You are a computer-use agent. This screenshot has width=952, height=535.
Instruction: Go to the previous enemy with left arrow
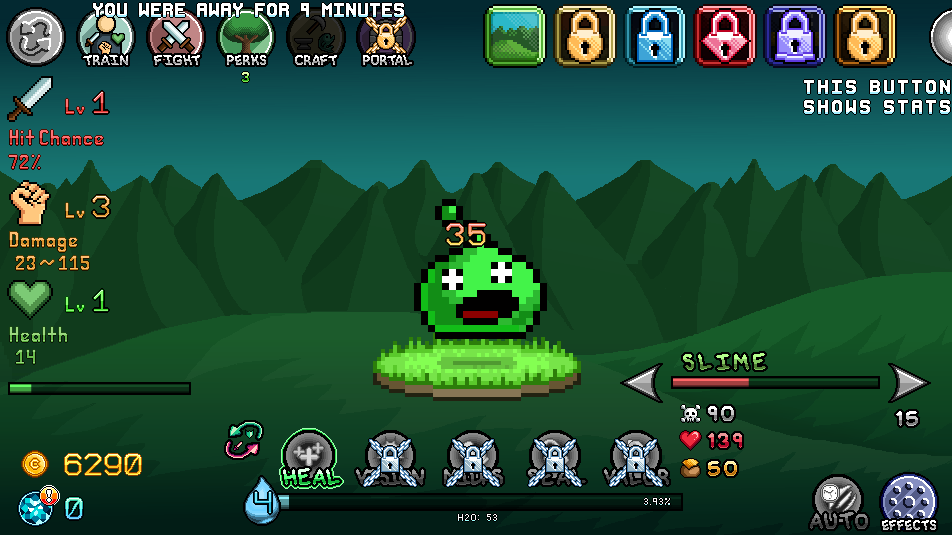[642, 382]
